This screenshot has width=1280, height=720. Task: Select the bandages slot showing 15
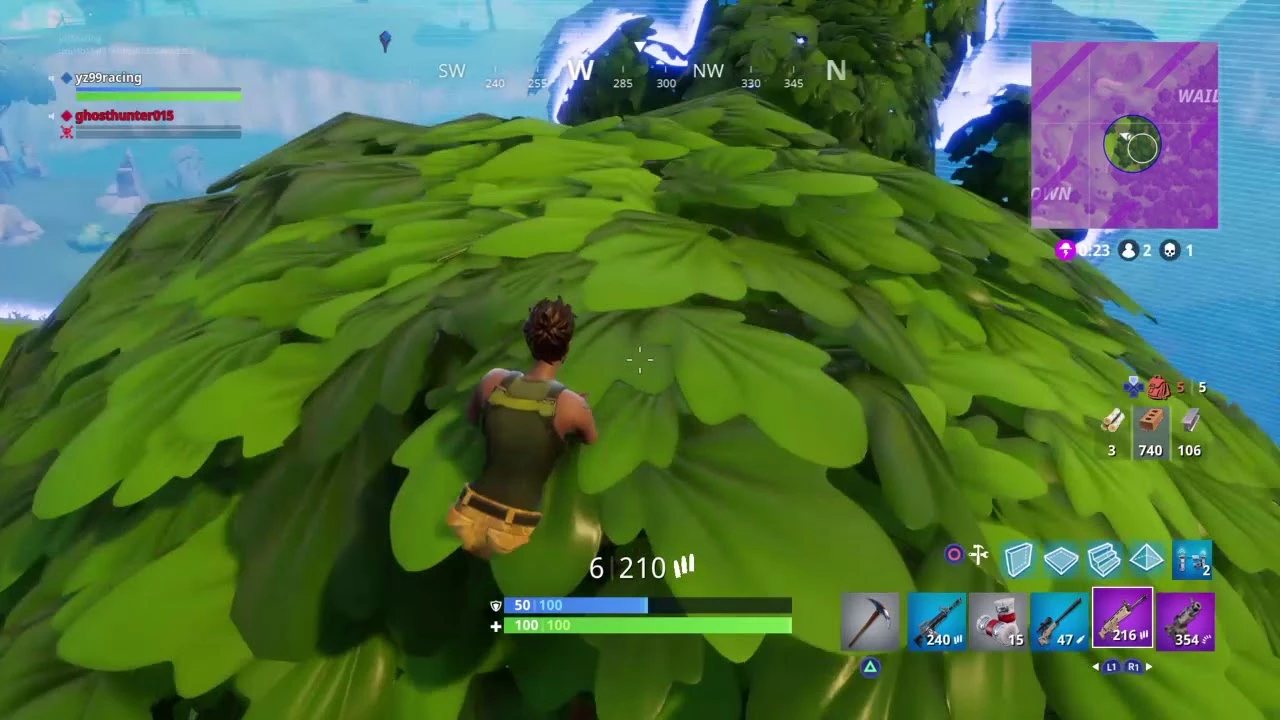coord(998,621)
